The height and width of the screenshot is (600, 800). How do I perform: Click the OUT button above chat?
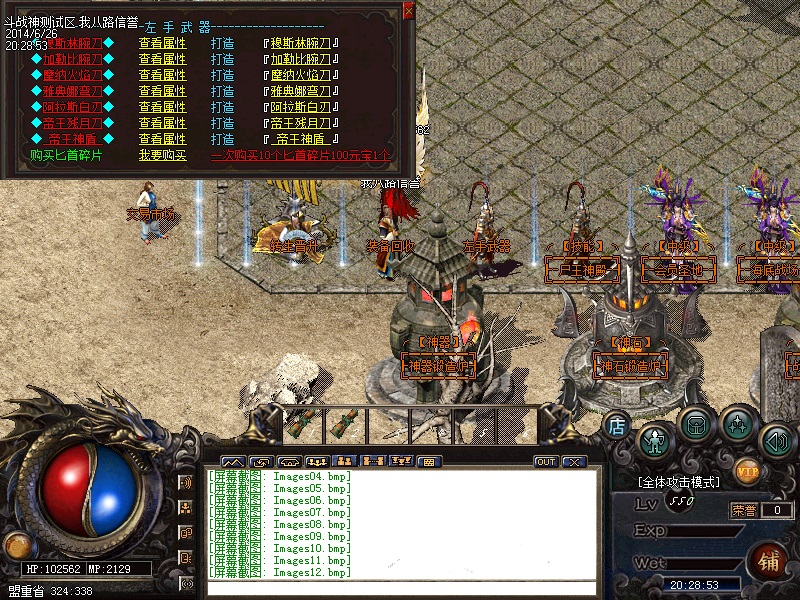click(546, 462)
